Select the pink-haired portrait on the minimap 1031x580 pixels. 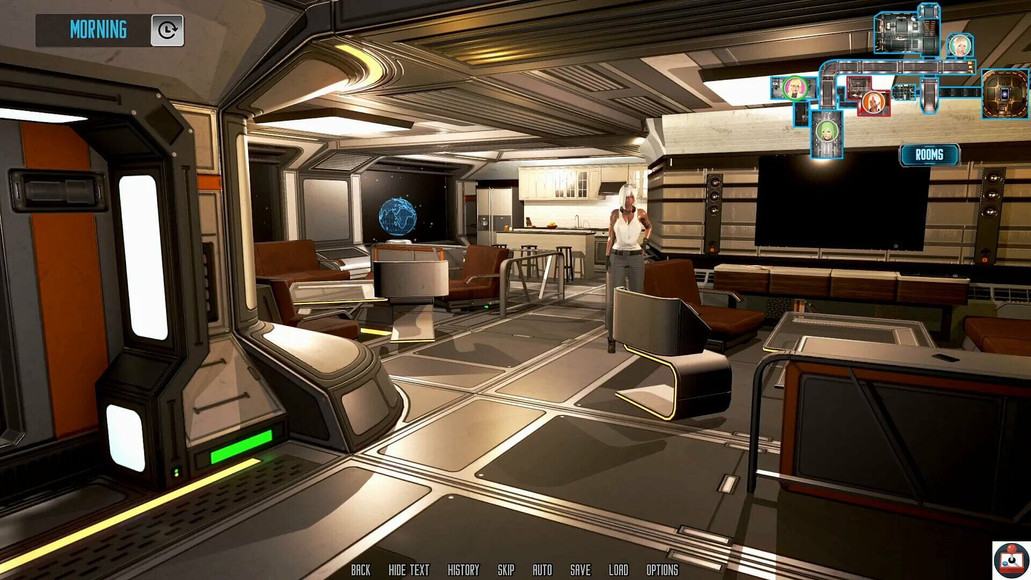pyautogui.click(x=795, y=88)
